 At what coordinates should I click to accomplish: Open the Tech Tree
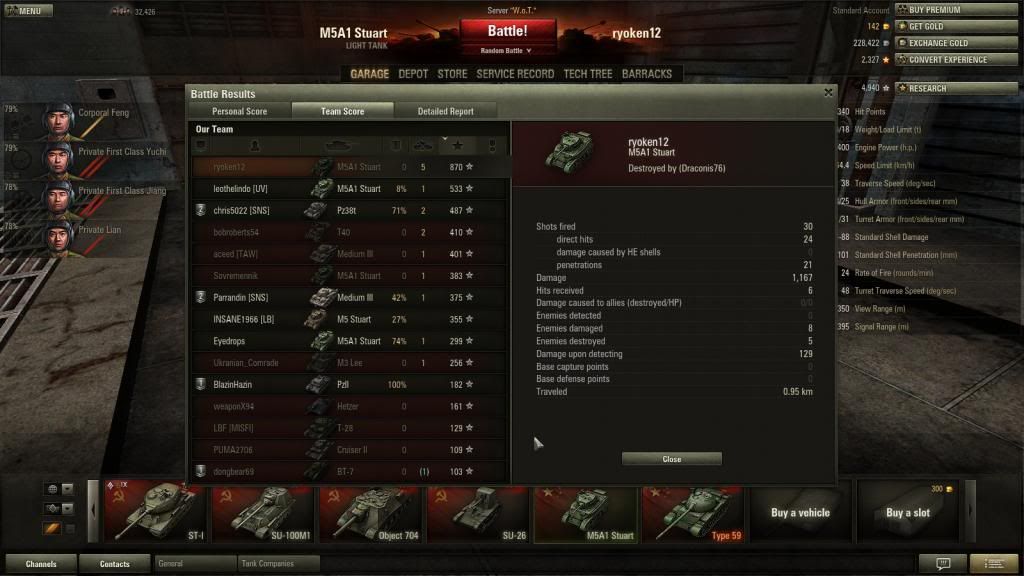(588, 74)
